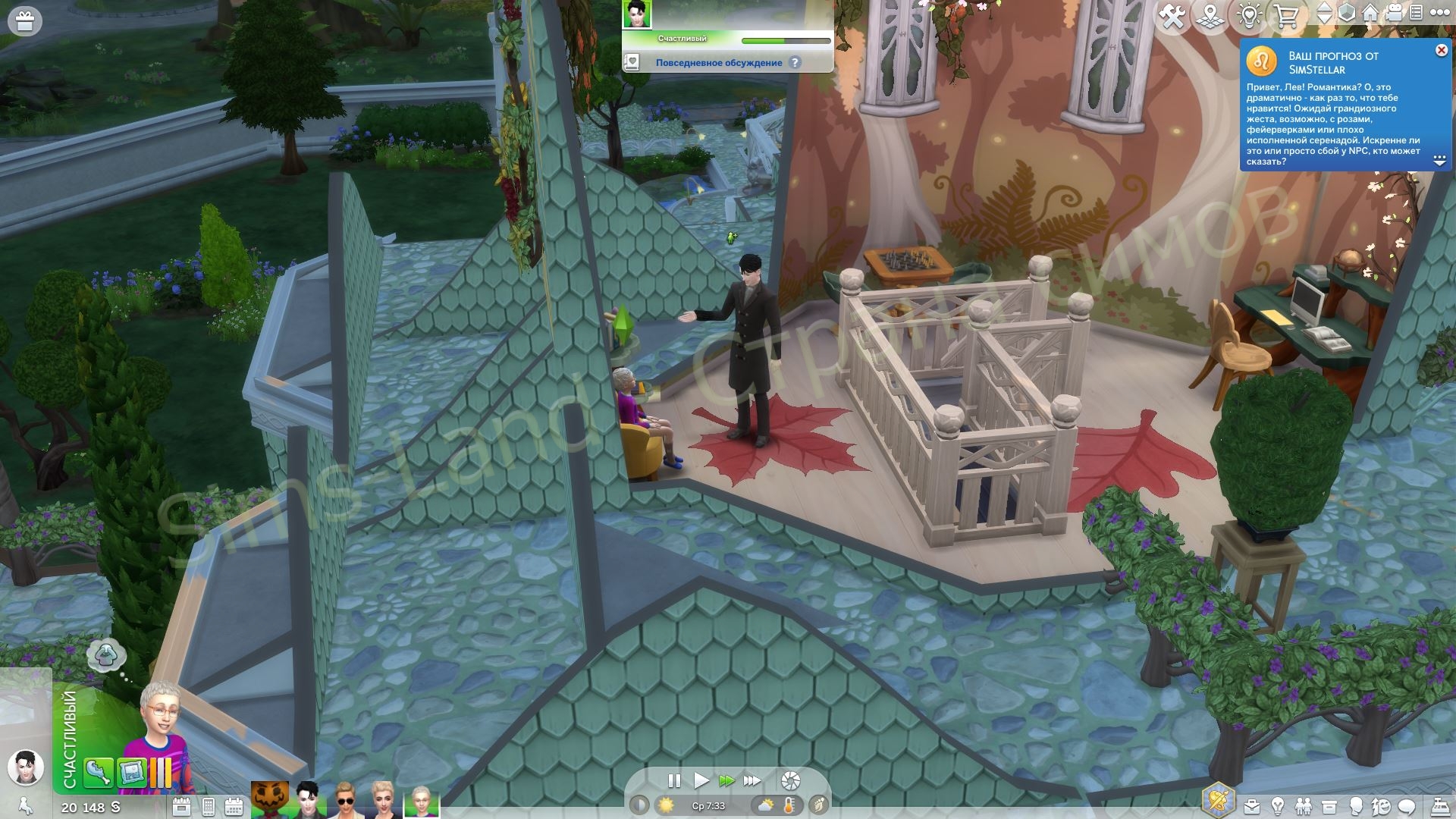Open the shopping cart store
1456x819 pixels.
[1286, 16]
